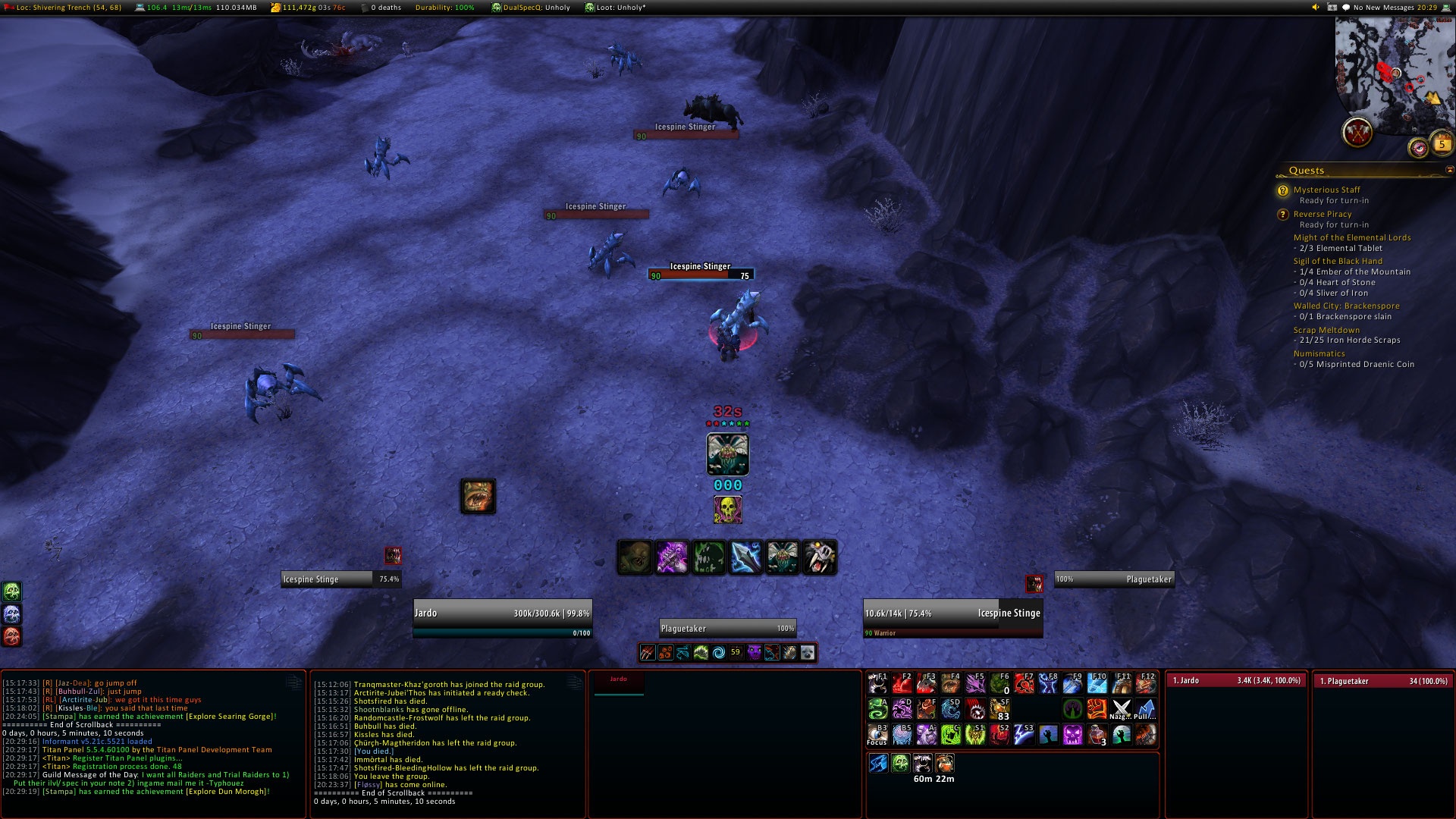Select the Mysterious Staff quest entry

[x=1326, y=190]
